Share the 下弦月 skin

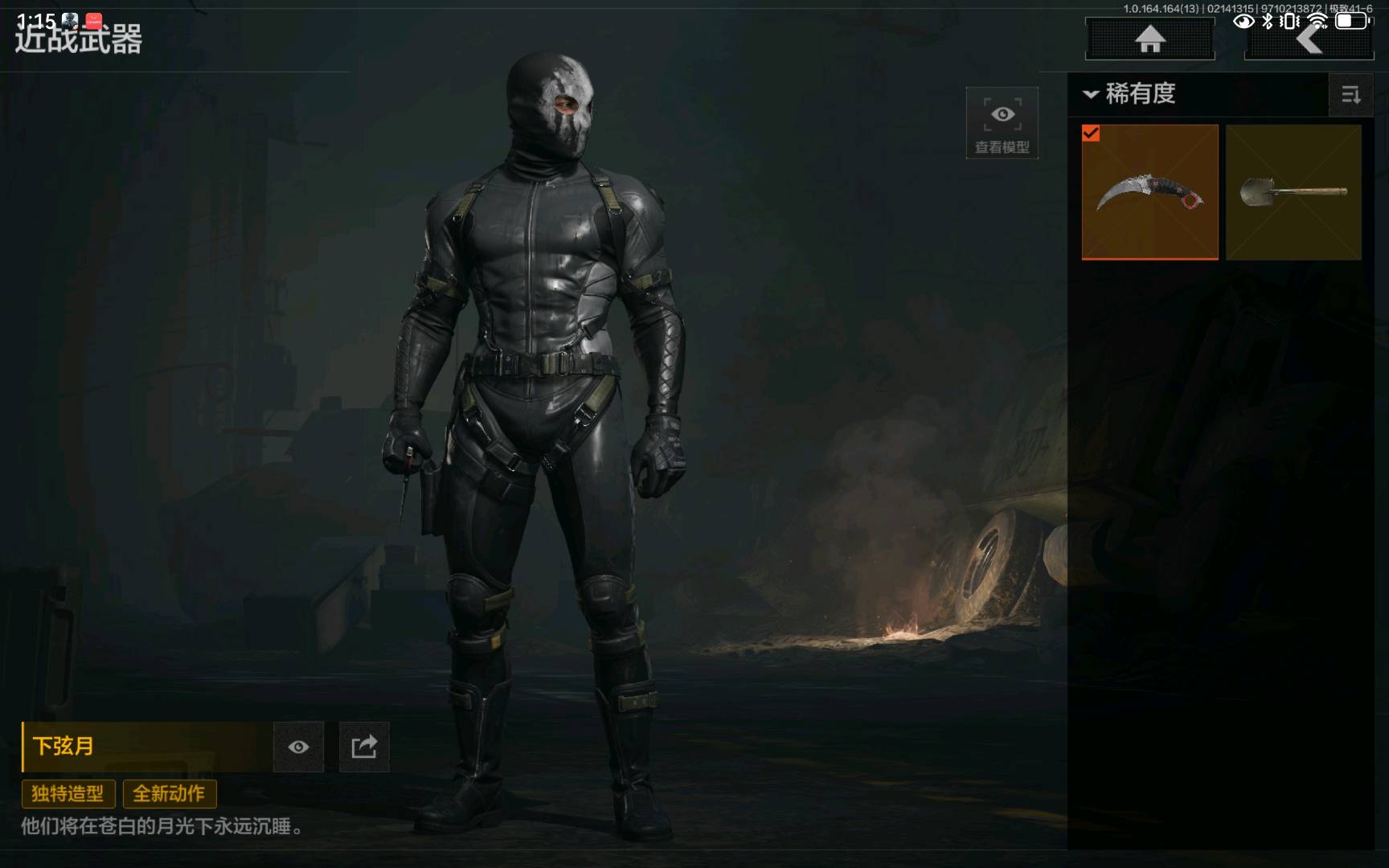click(364, 747)
